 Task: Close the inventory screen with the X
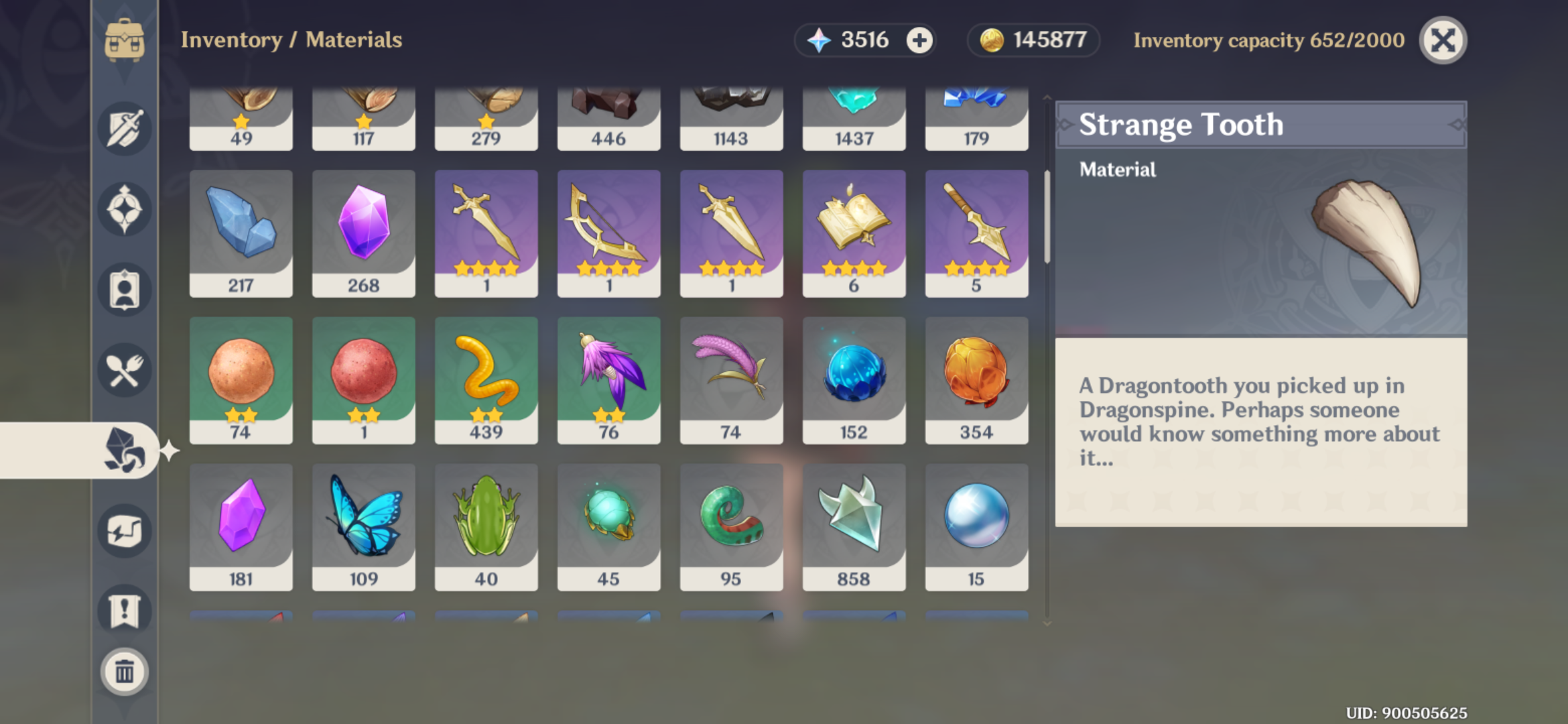(1442, 40)
